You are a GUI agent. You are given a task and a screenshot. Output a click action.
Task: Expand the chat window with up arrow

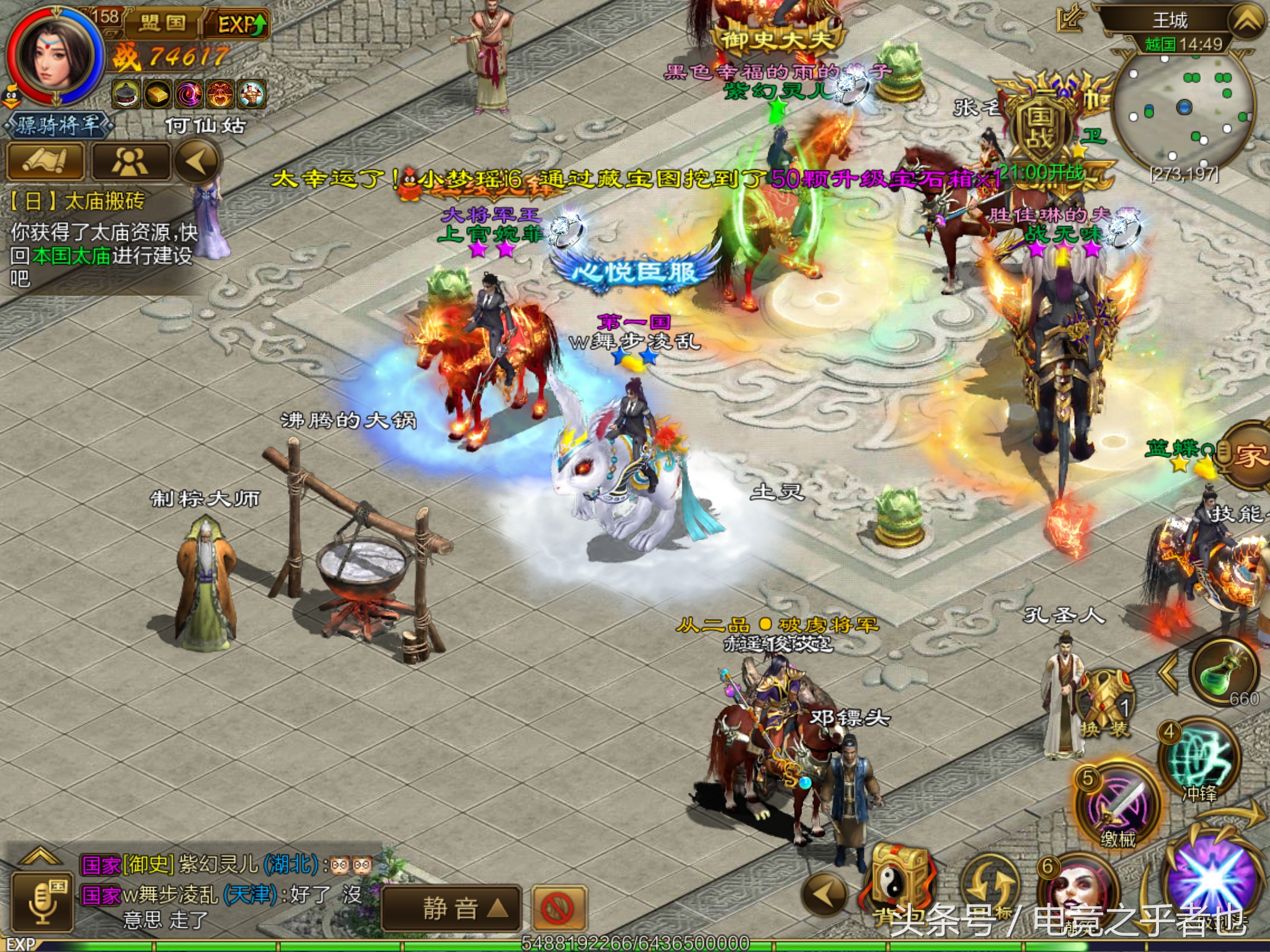coord(41,857)
